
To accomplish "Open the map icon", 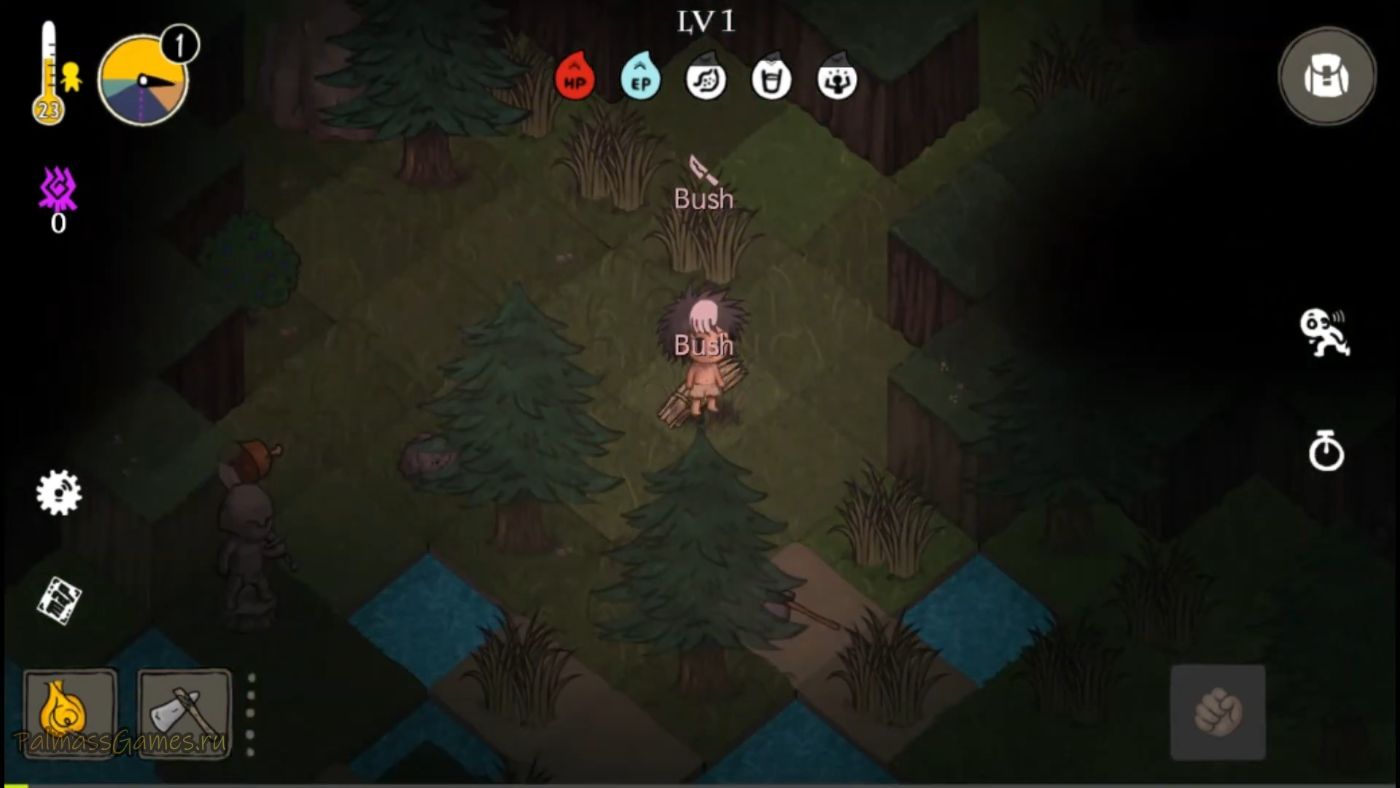I will (x=59, y=600).
